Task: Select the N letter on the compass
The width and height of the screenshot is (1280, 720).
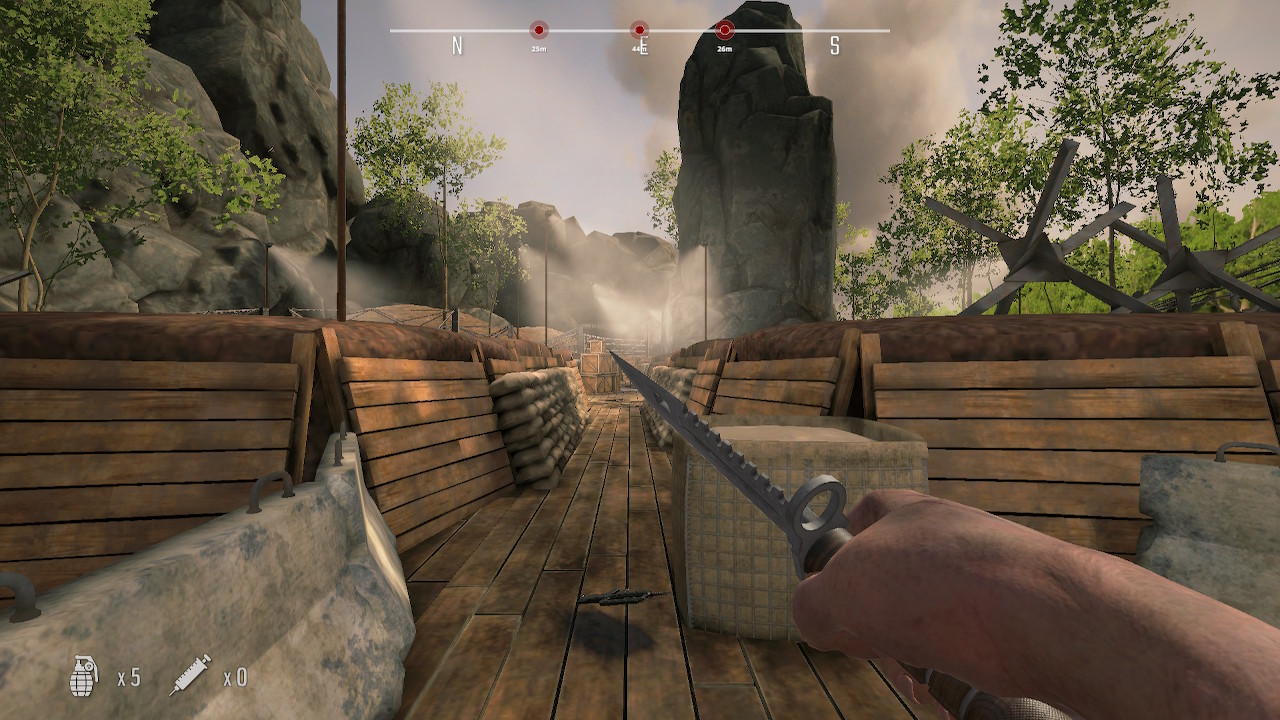Action: (457, 45)
